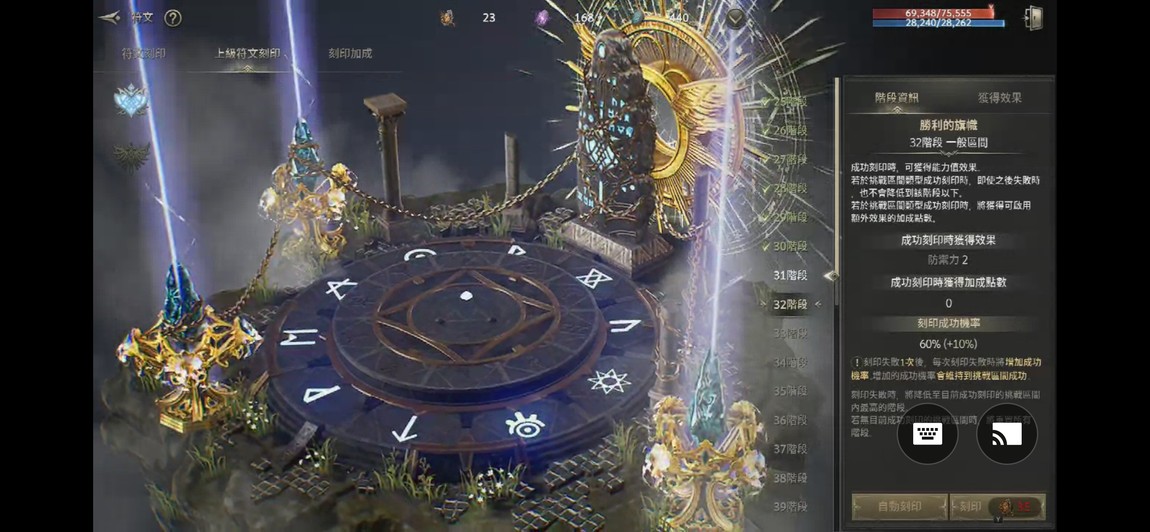Tap the screen cast overlay button
Image resolution: width=1150 pixels, height=532 pixels.
coord(1006,434)
